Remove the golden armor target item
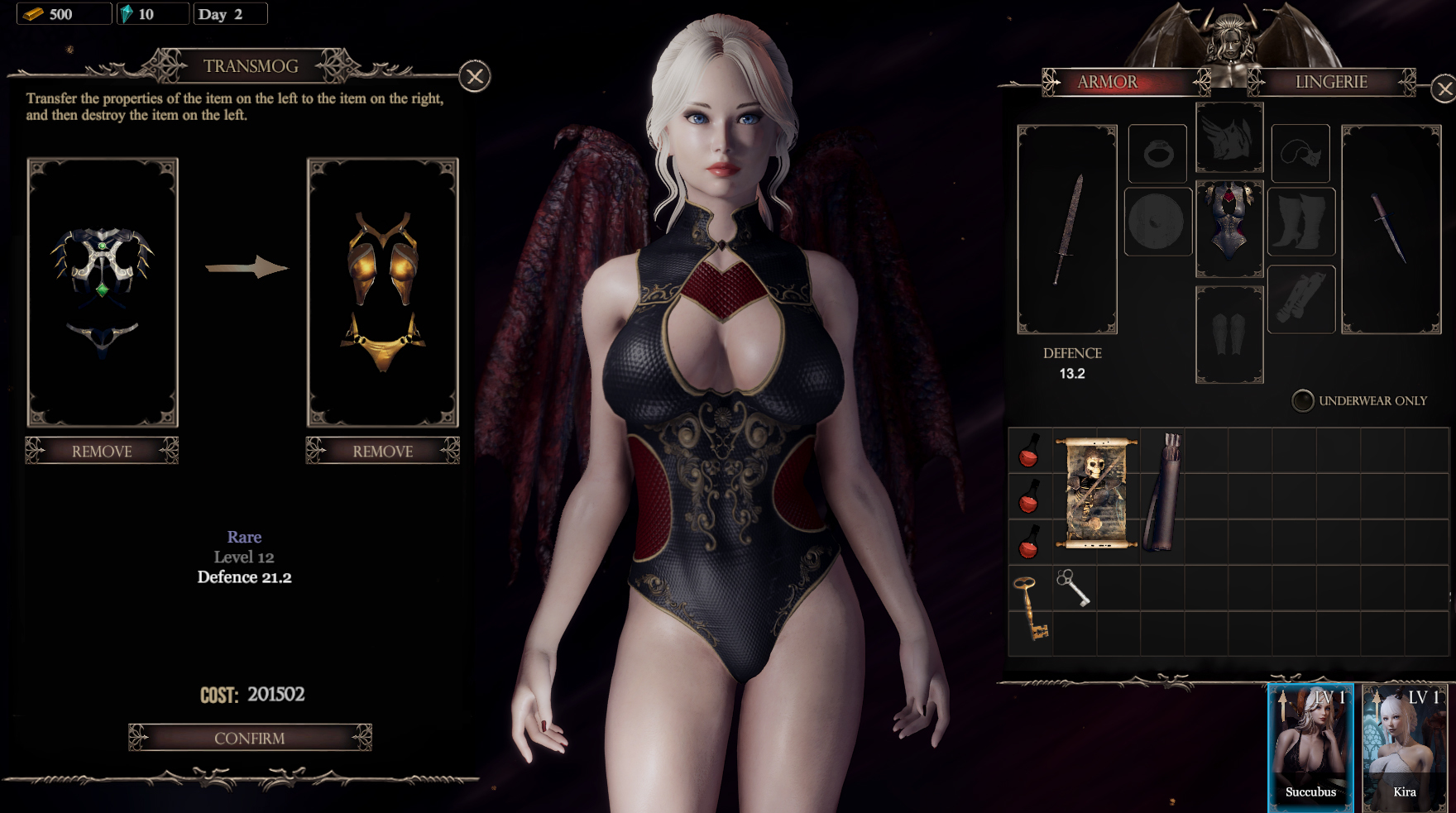Viewport: 1456px width, 813px height. (382, 451)
